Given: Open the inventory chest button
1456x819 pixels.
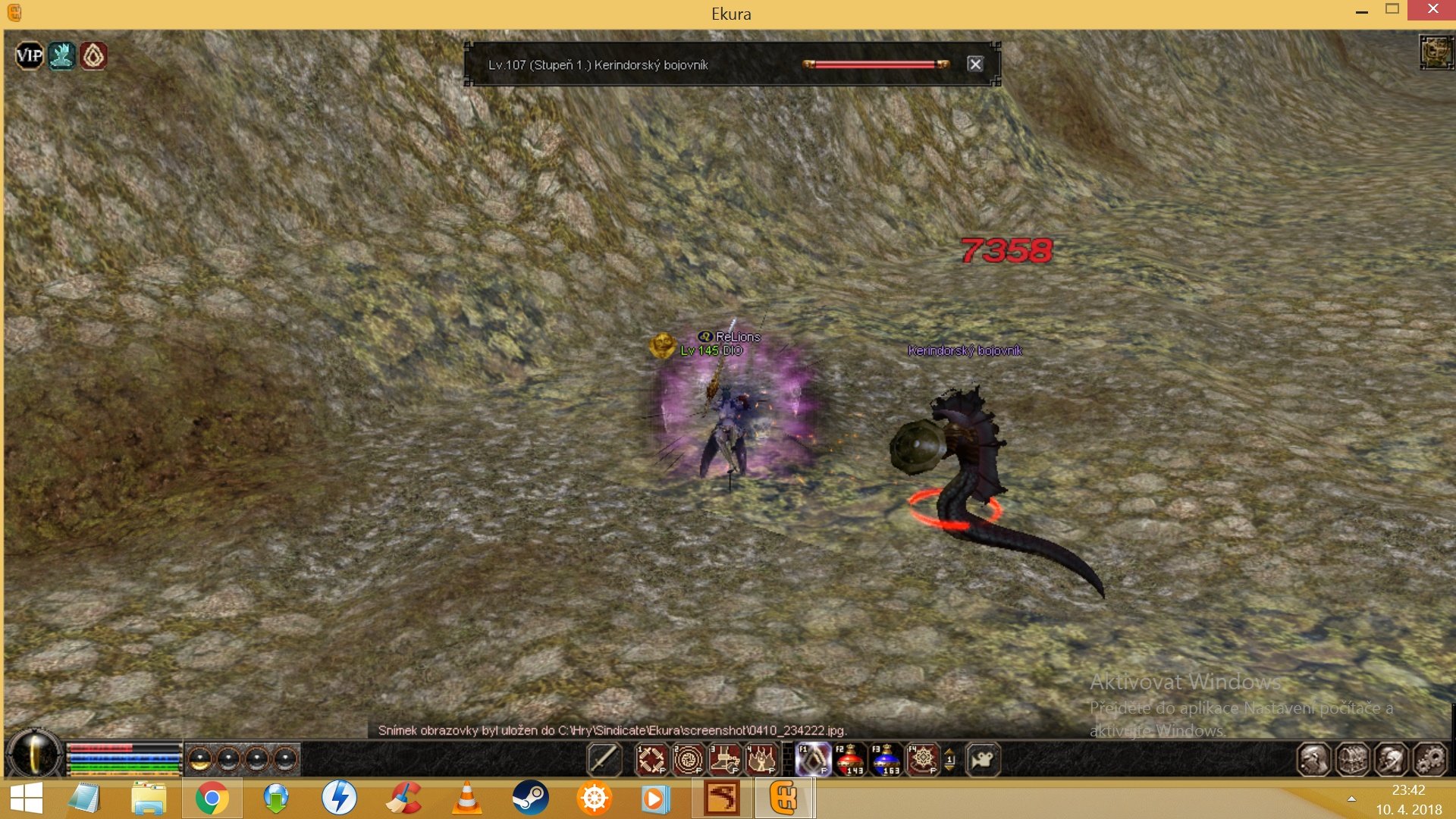Looking at the screenshot, I should tap(1352, 759).
